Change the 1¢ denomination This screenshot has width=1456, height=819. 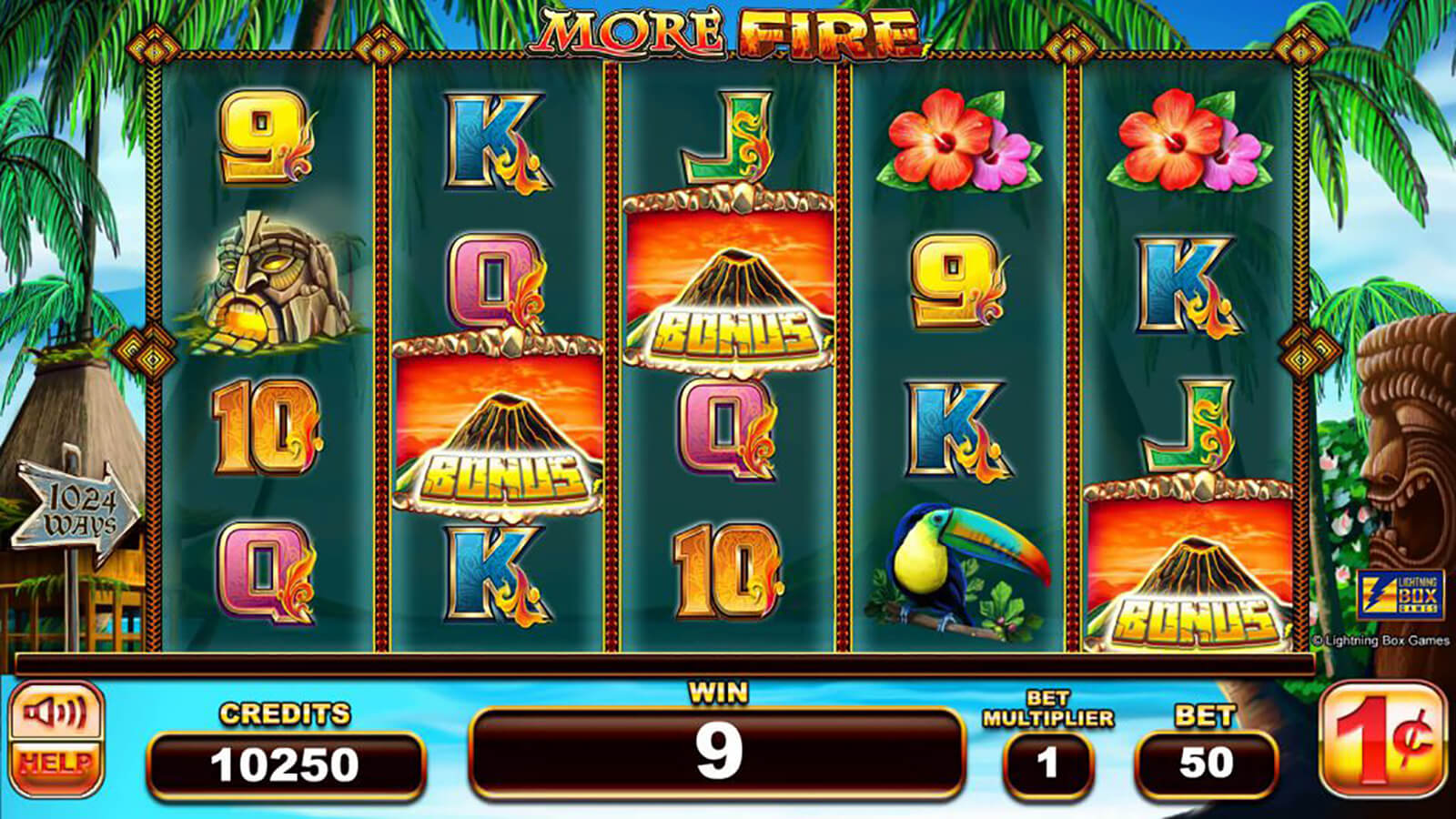[1382, 739]
